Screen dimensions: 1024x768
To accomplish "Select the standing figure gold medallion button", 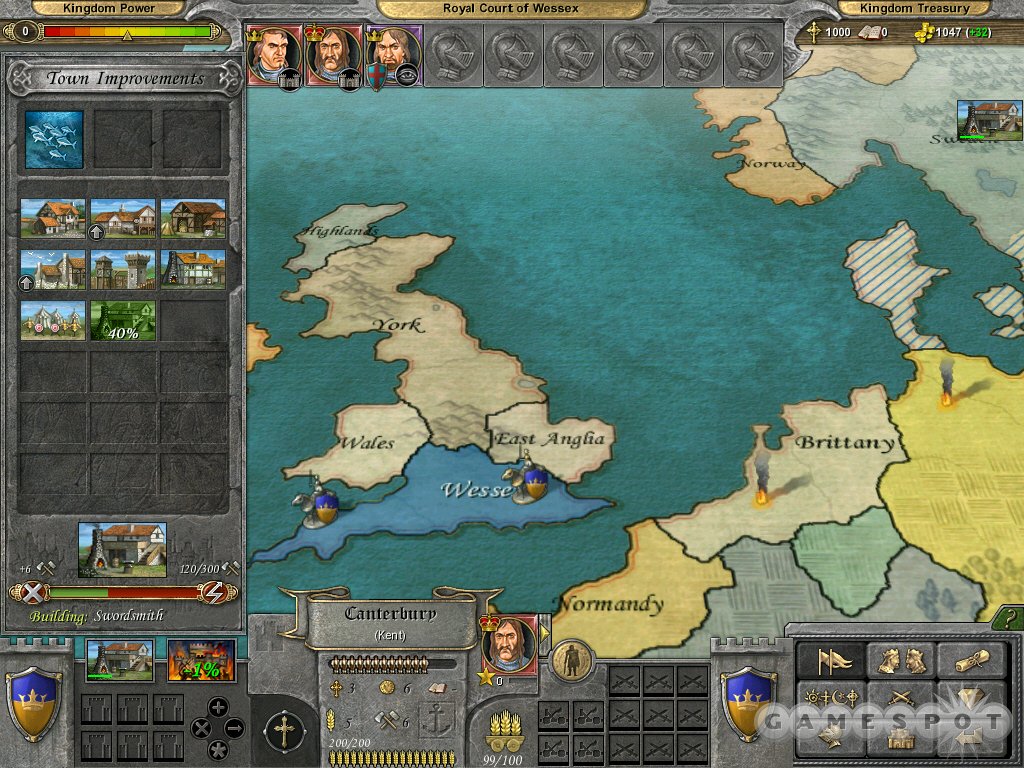I will tap(572, 661).
